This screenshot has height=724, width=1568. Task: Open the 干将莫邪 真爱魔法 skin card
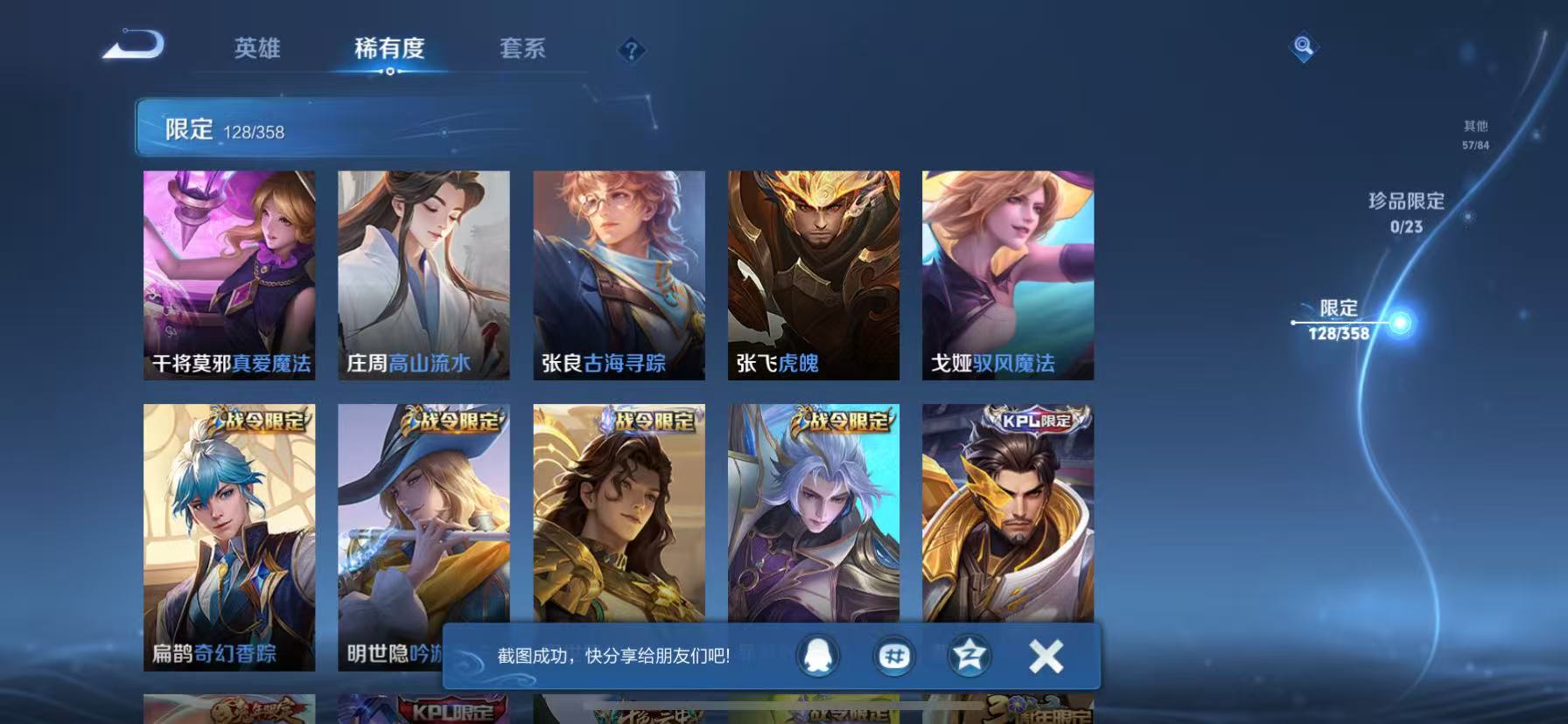pyautogui.click(x=229, y=271)
